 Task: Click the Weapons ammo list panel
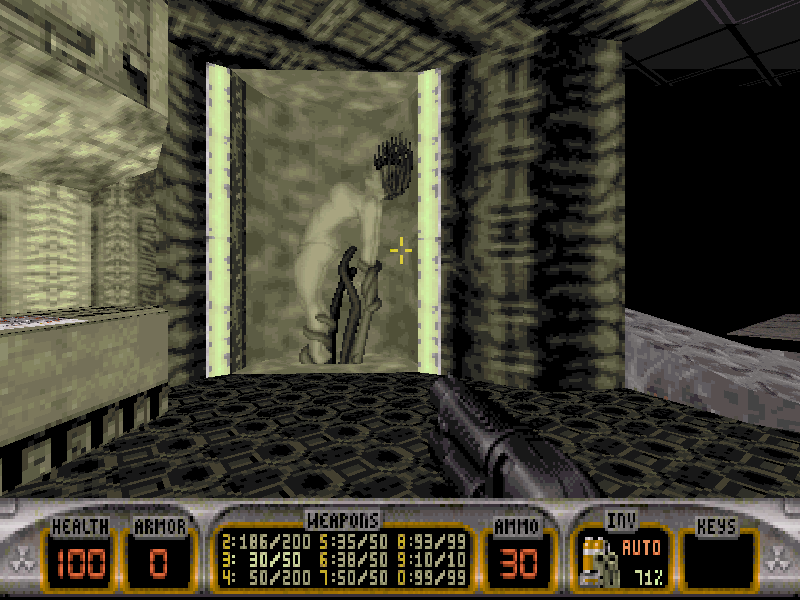pyautogui.click(x=343, y=560)
